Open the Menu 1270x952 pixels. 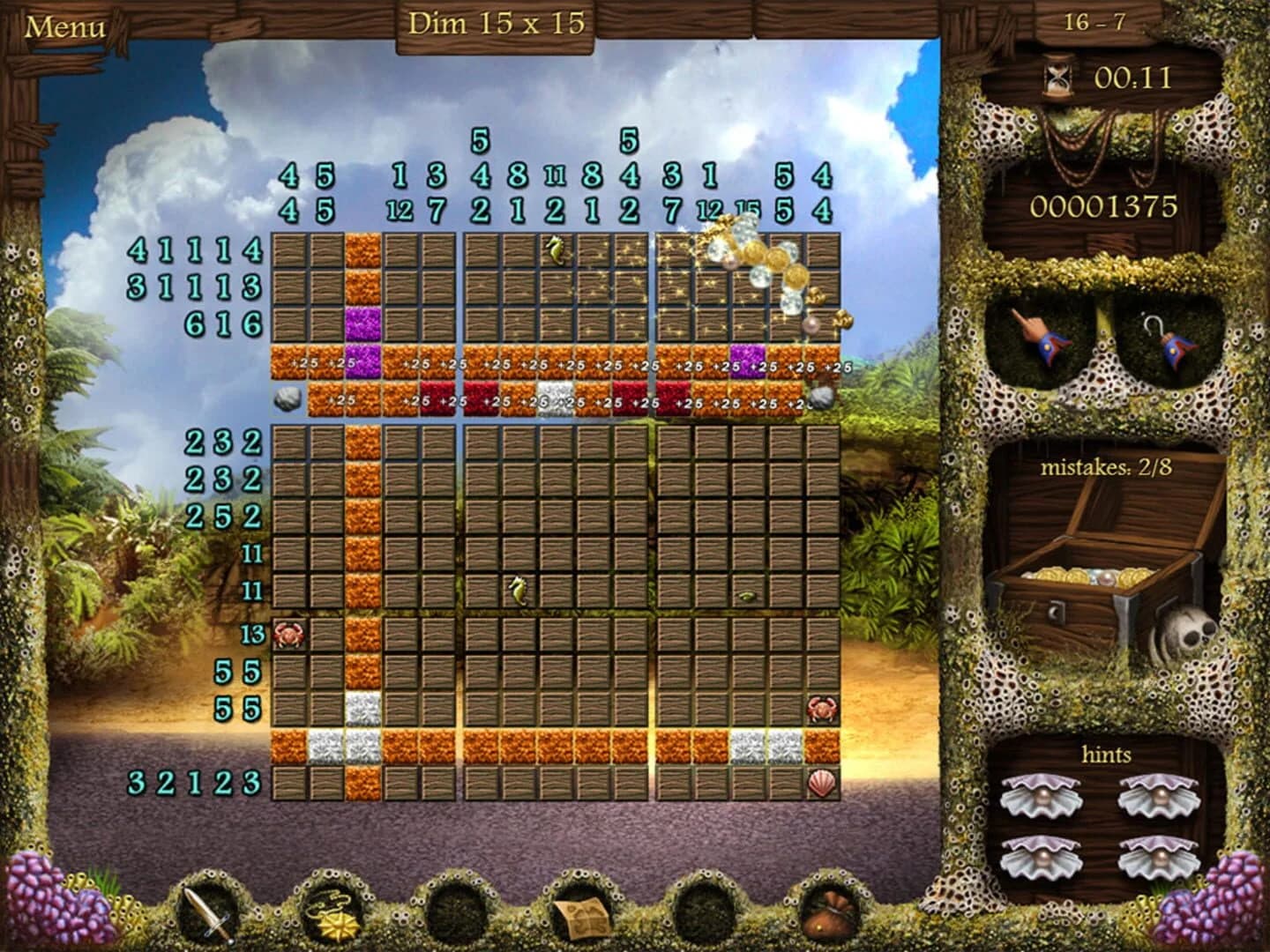coord(66,26)
